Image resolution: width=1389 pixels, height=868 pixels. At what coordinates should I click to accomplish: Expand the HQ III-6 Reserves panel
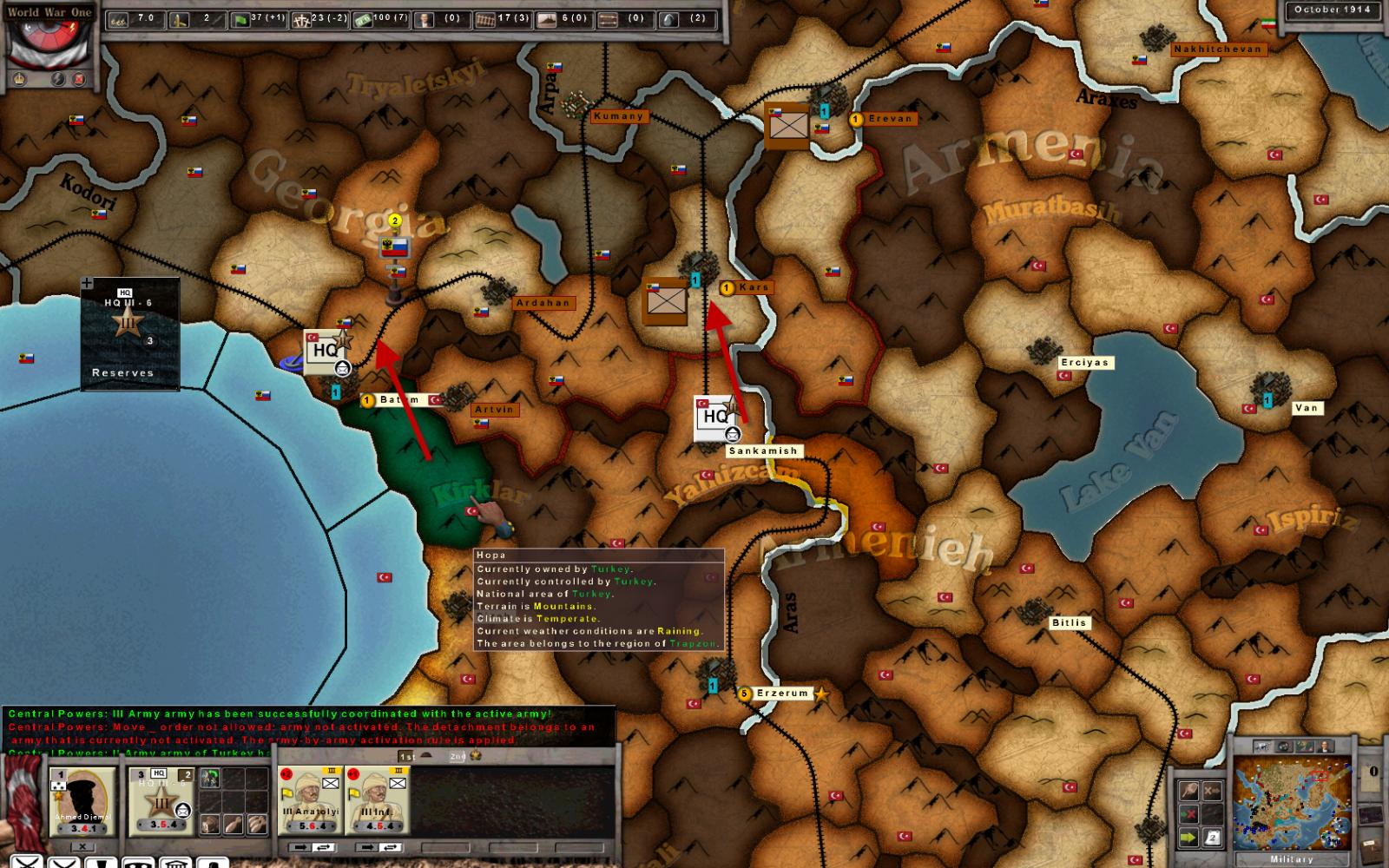(x=88, y=283)
